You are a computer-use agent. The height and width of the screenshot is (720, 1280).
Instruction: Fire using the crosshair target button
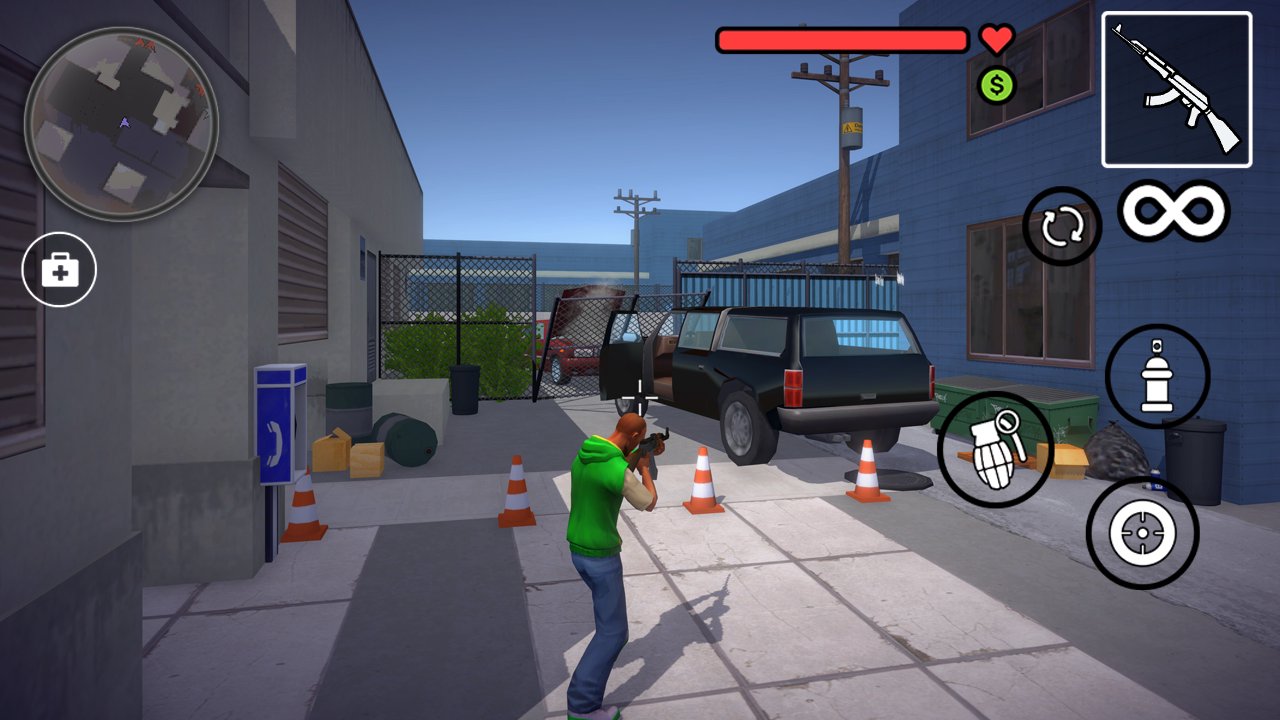(1142, 533)
